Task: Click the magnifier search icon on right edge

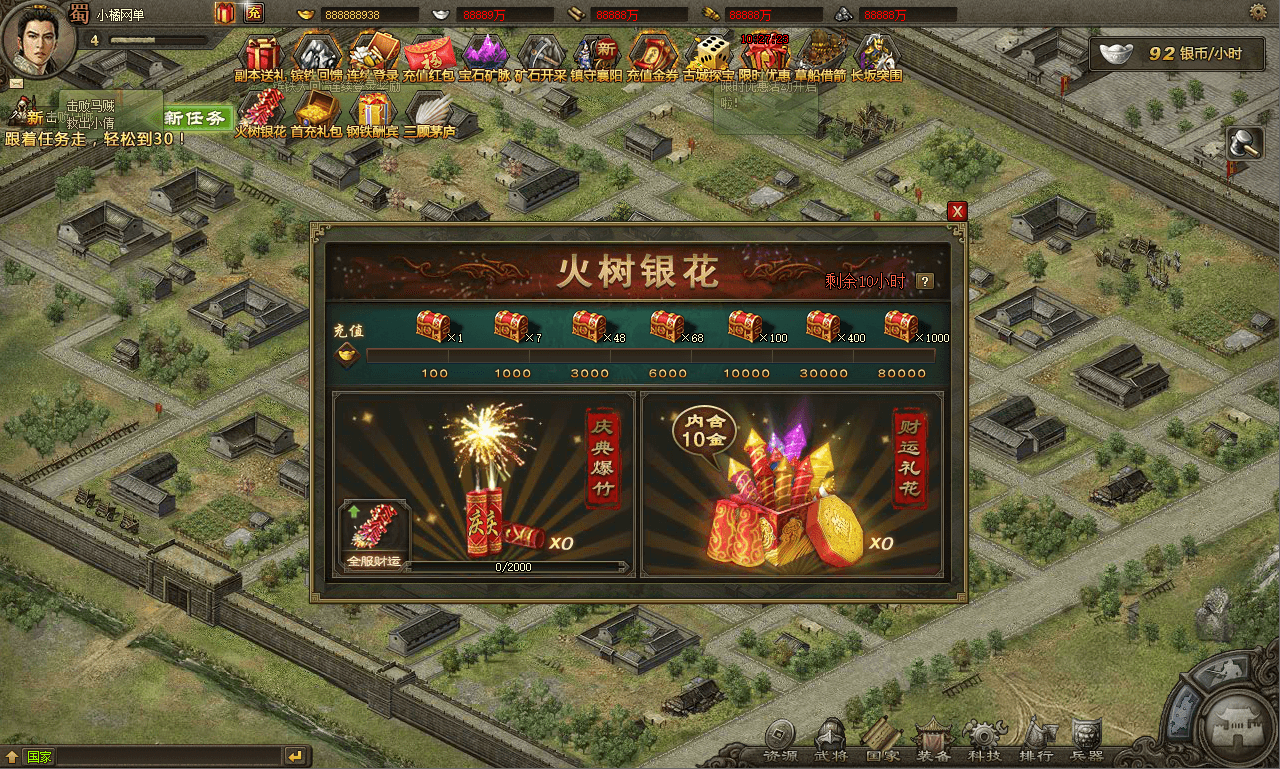Action: coord(1243,142)
